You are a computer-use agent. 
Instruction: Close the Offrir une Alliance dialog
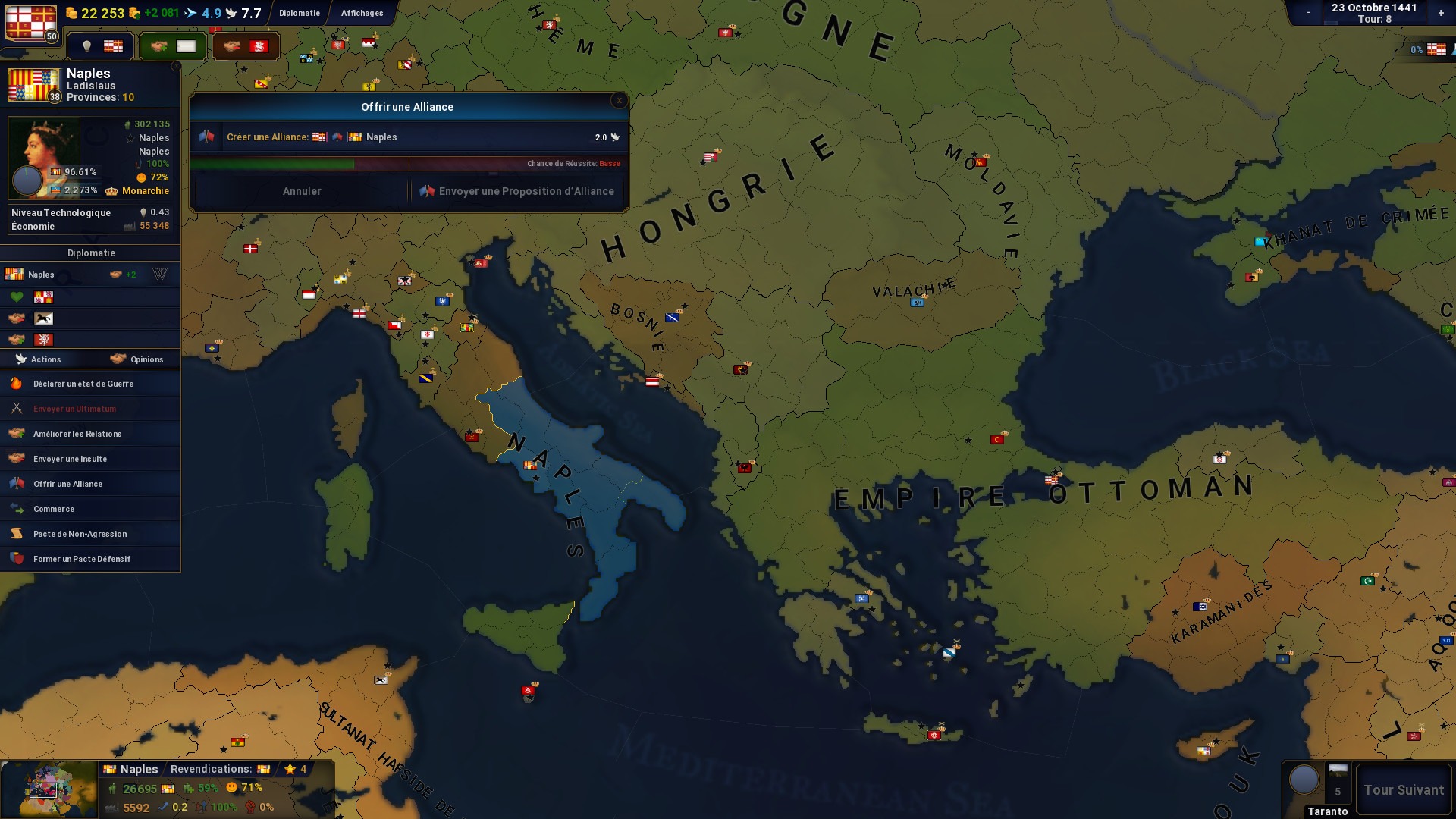tap(619, 100)
